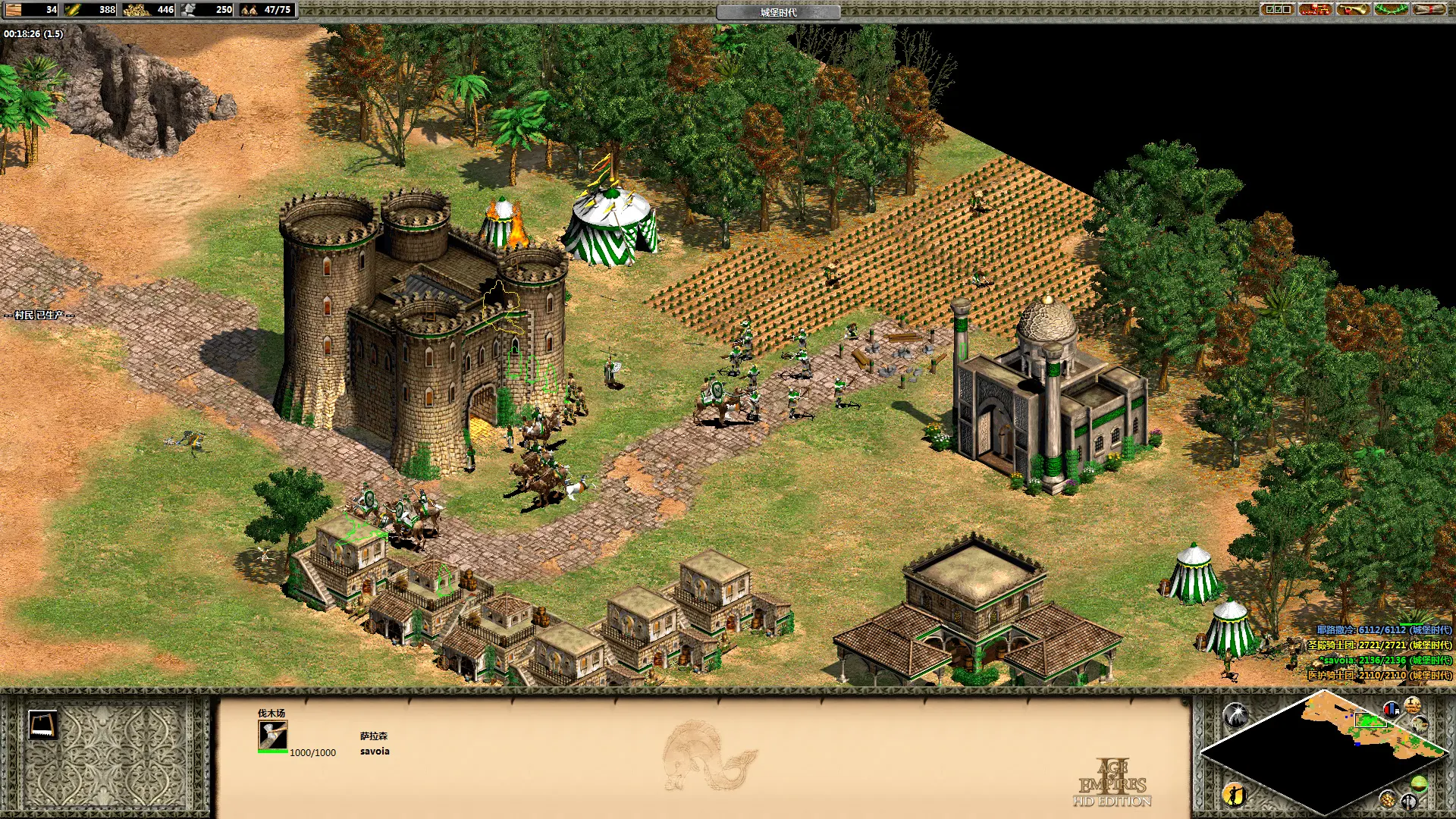
Task: Open diplomacy with the green wreath button
Action: [x=1391, y=10]
